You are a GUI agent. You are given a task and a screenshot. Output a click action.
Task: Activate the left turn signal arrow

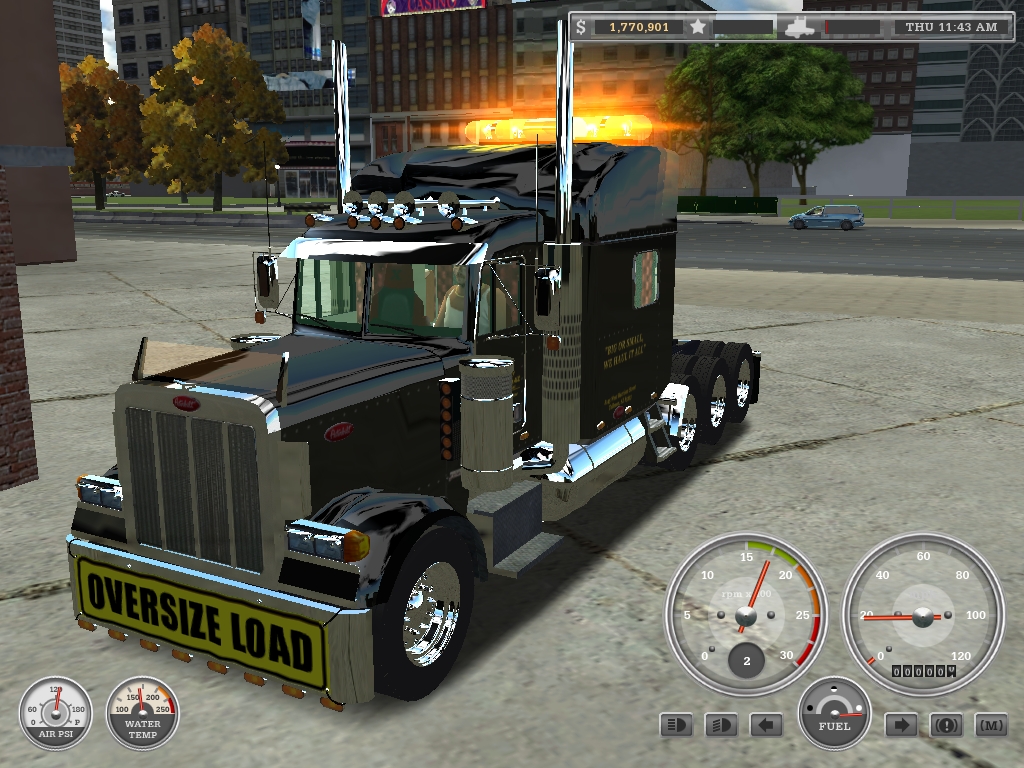[767, 724]
